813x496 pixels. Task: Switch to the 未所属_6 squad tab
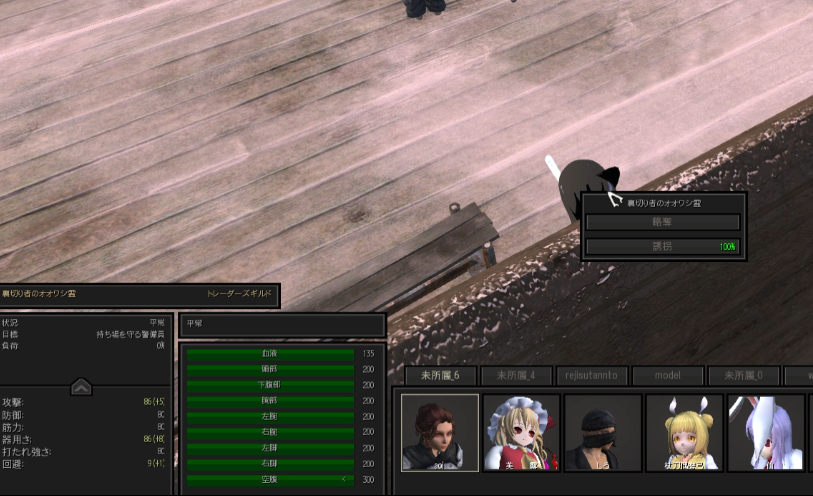tap(440, 376)
